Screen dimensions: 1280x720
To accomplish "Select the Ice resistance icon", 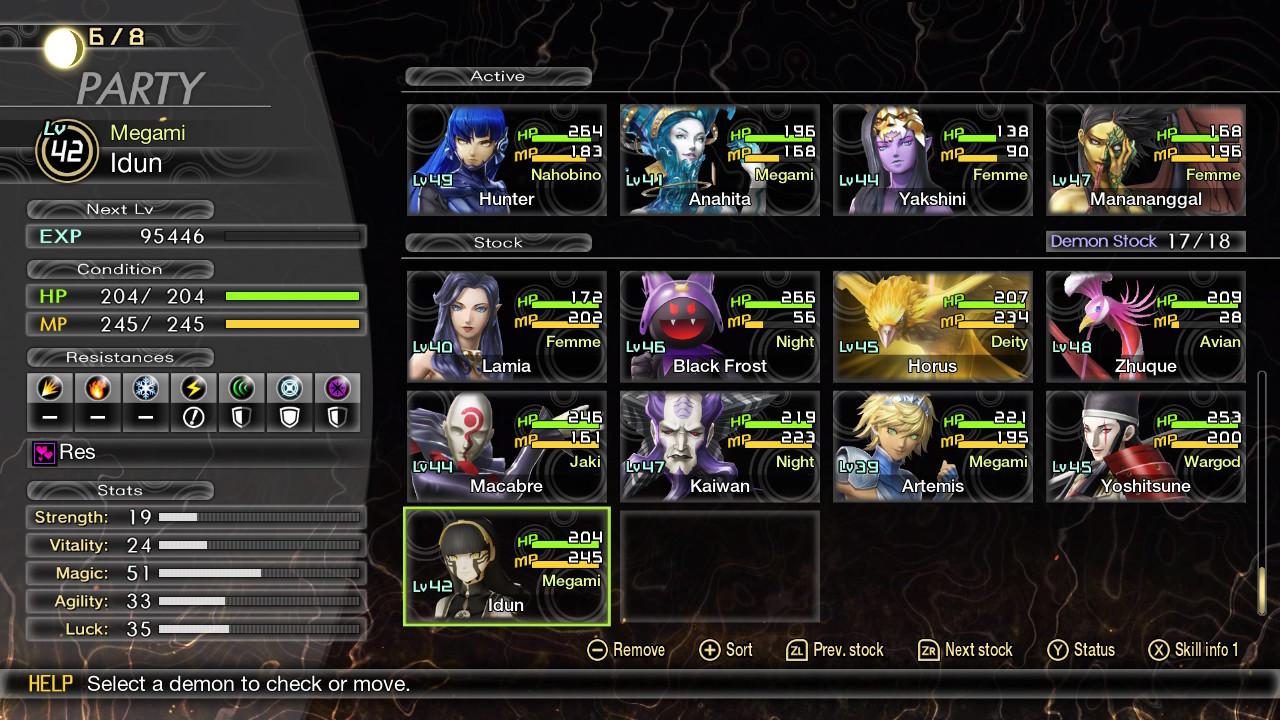I will click(144, 388).
